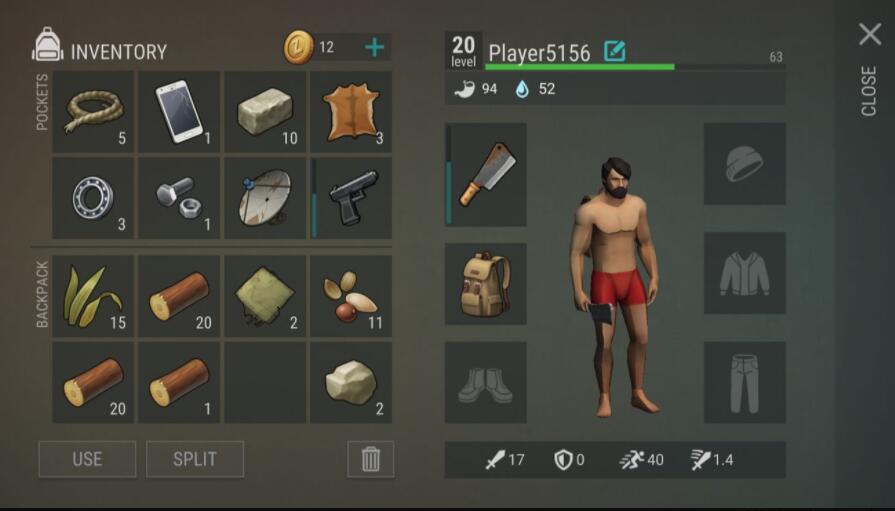Pick the pistol in pockets
This screenshot has width=895, height=511.
coord(351,197)
